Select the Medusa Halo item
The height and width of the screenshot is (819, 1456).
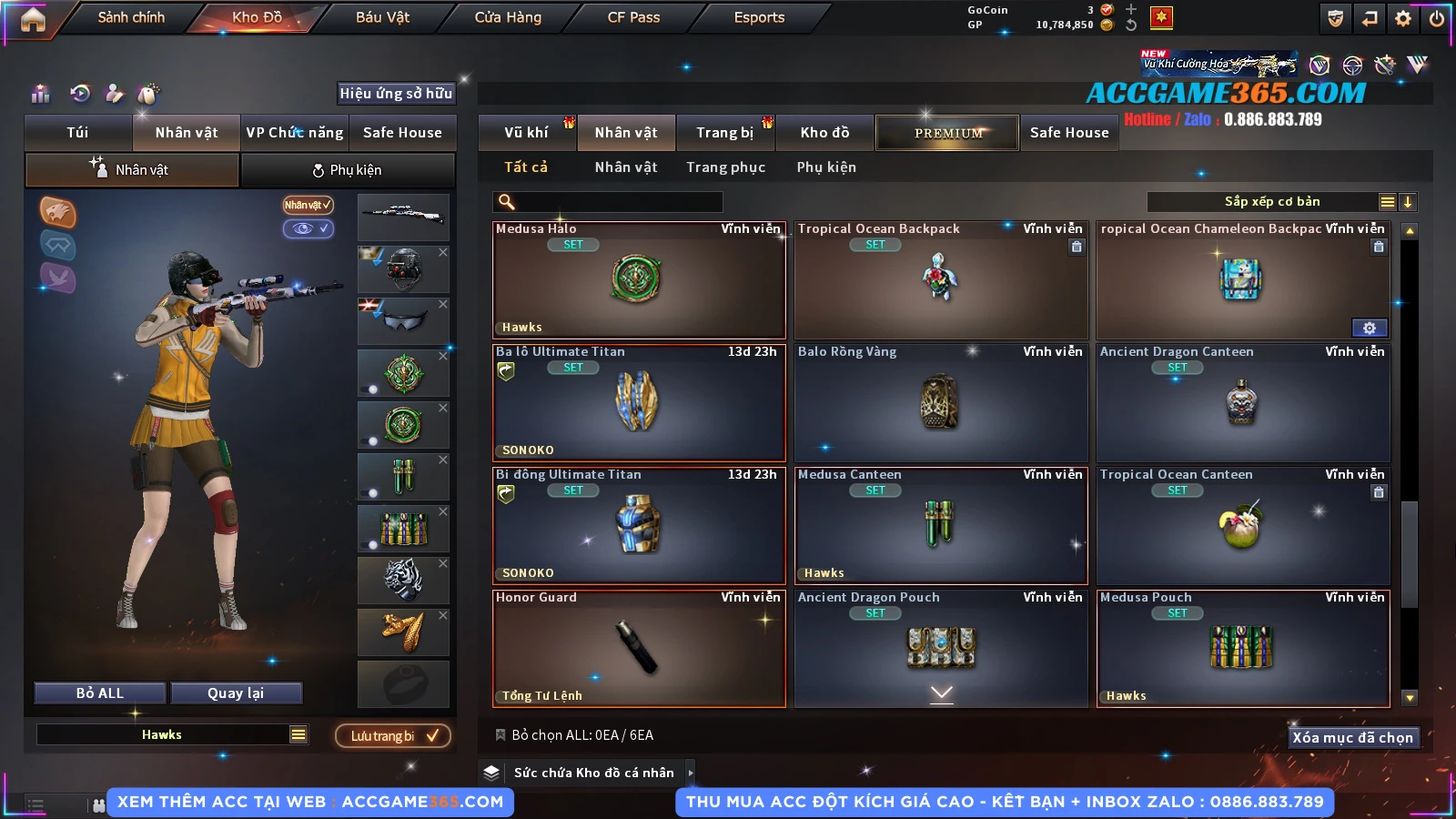638,279
